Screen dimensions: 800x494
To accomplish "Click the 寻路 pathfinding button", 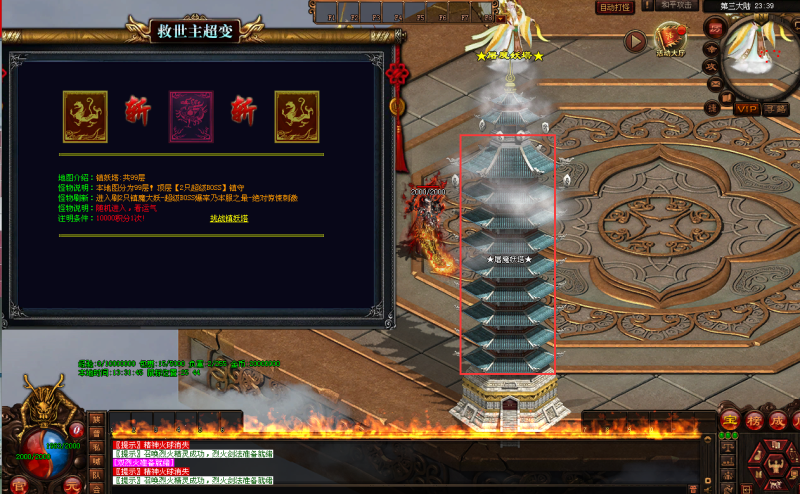I will 776,108.
